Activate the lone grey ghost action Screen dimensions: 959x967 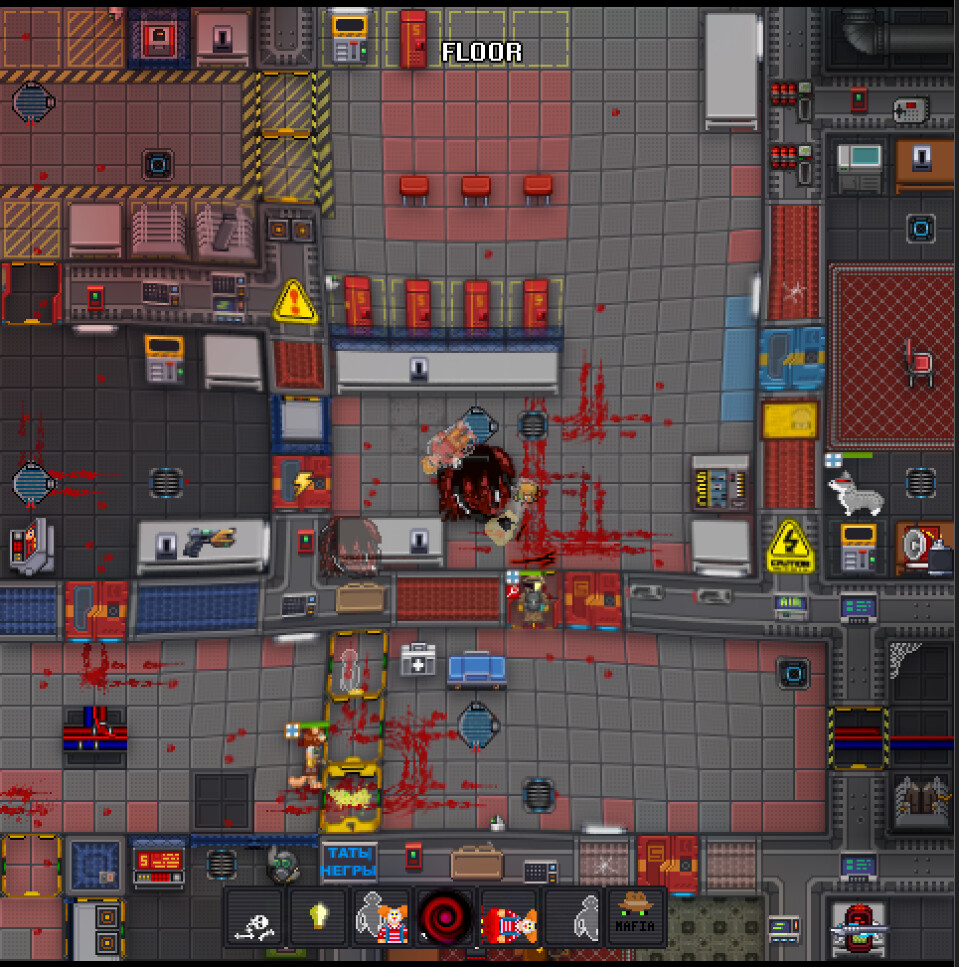pyautogui.click(x=572, y=917)
